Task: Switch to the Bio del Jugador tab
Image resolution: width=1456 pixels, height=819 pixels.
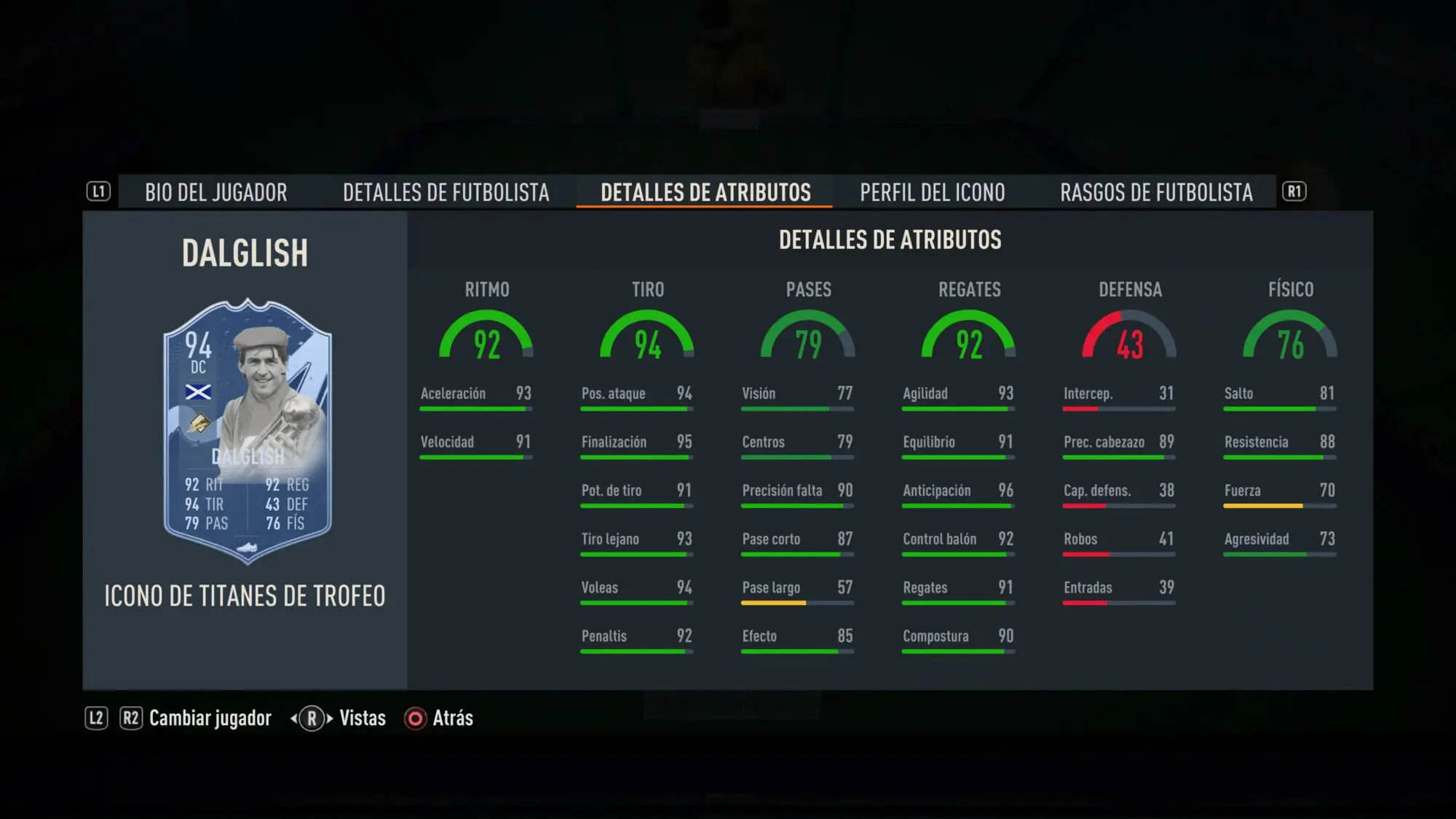Action: [215, 192]
